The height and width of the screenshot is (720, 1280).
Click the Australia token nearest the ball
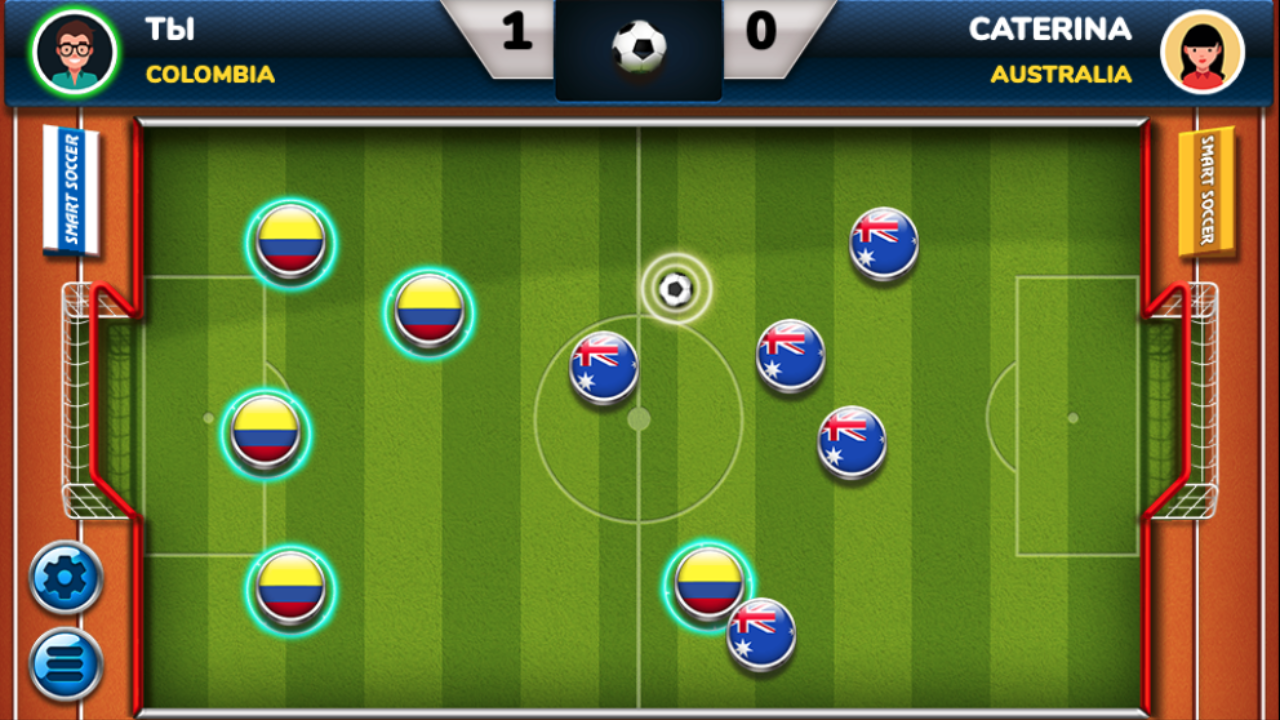pos(601,365)
